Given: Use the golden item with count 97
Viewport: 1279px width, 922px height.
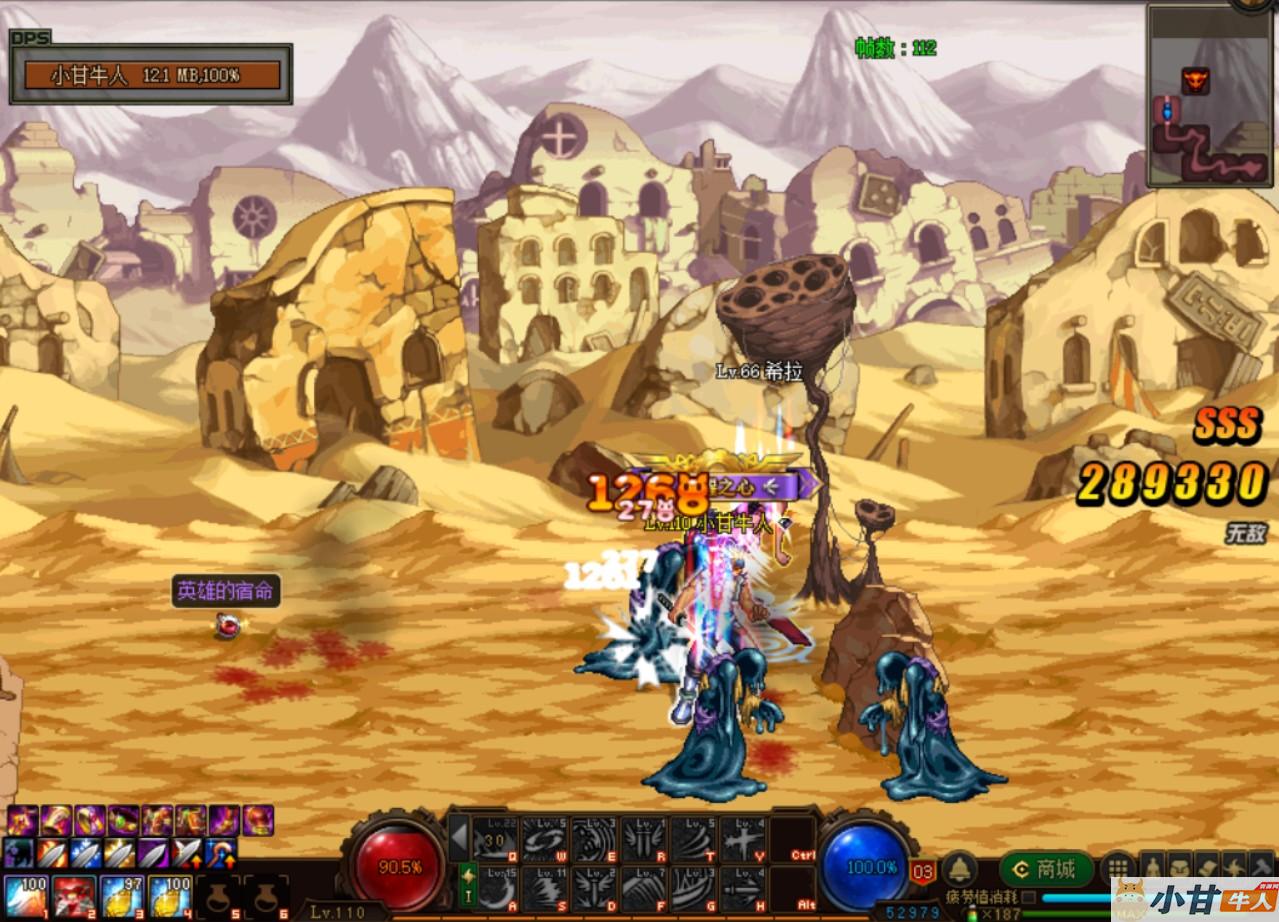Looking at the screenshot, I should [122, 896].
